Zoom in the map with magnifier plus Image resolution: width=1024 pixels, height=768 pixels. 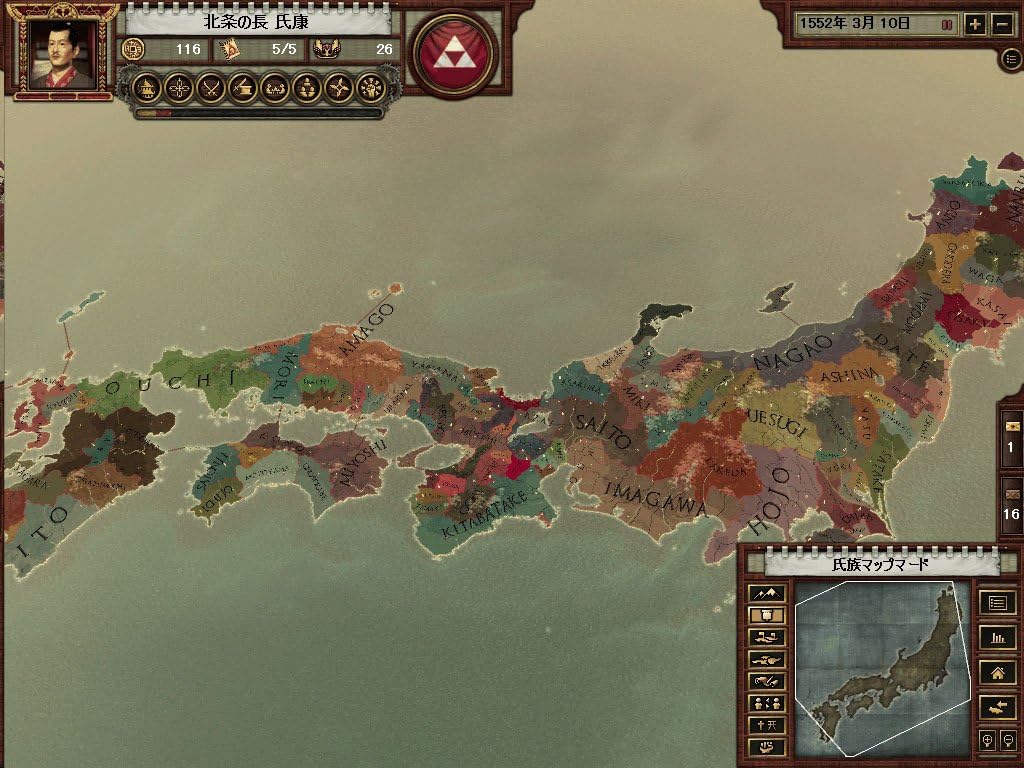pyautogui.click(x=988, y=741)
